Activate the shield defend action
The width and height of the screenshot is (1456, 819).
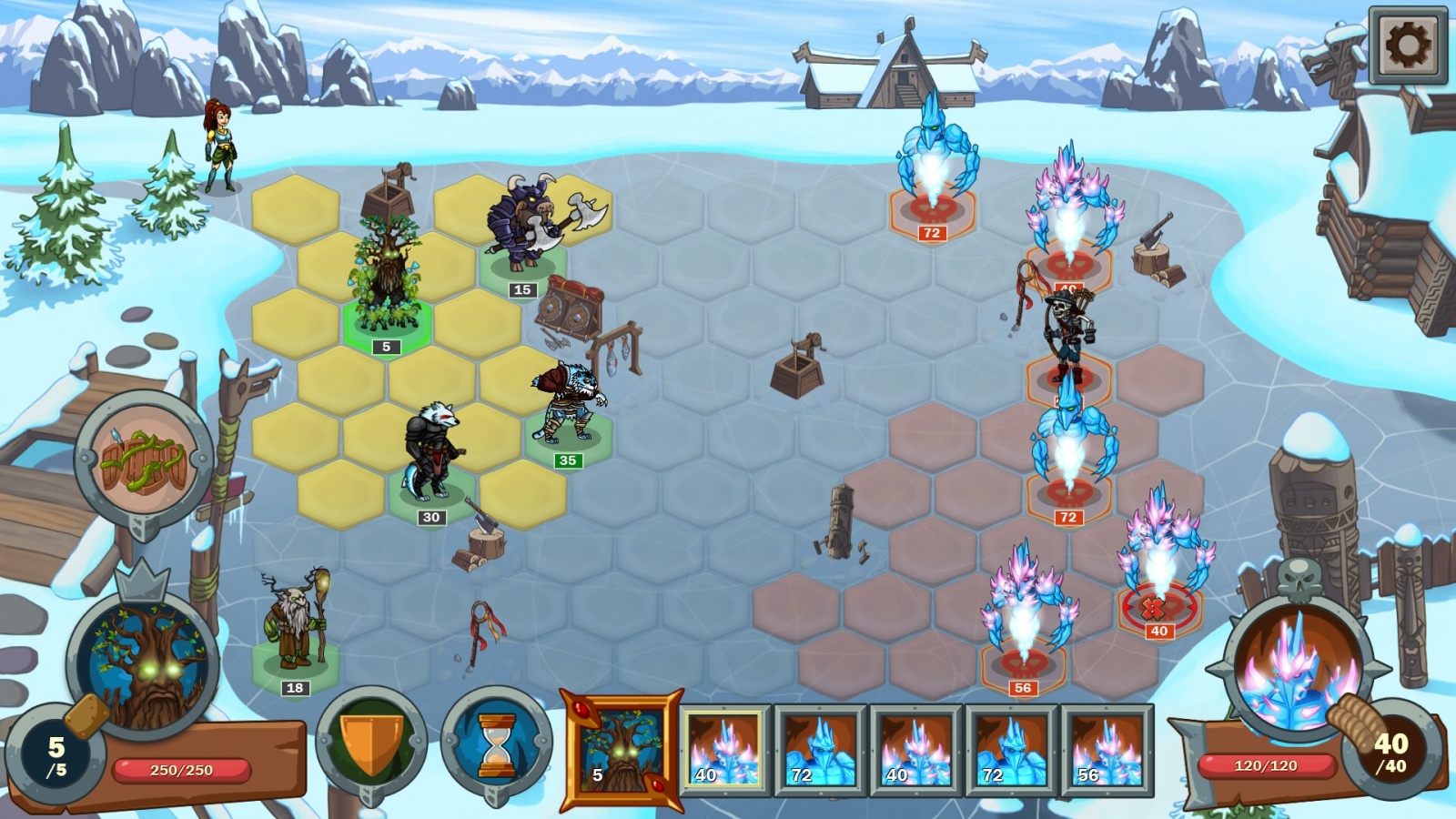[371, 741]
